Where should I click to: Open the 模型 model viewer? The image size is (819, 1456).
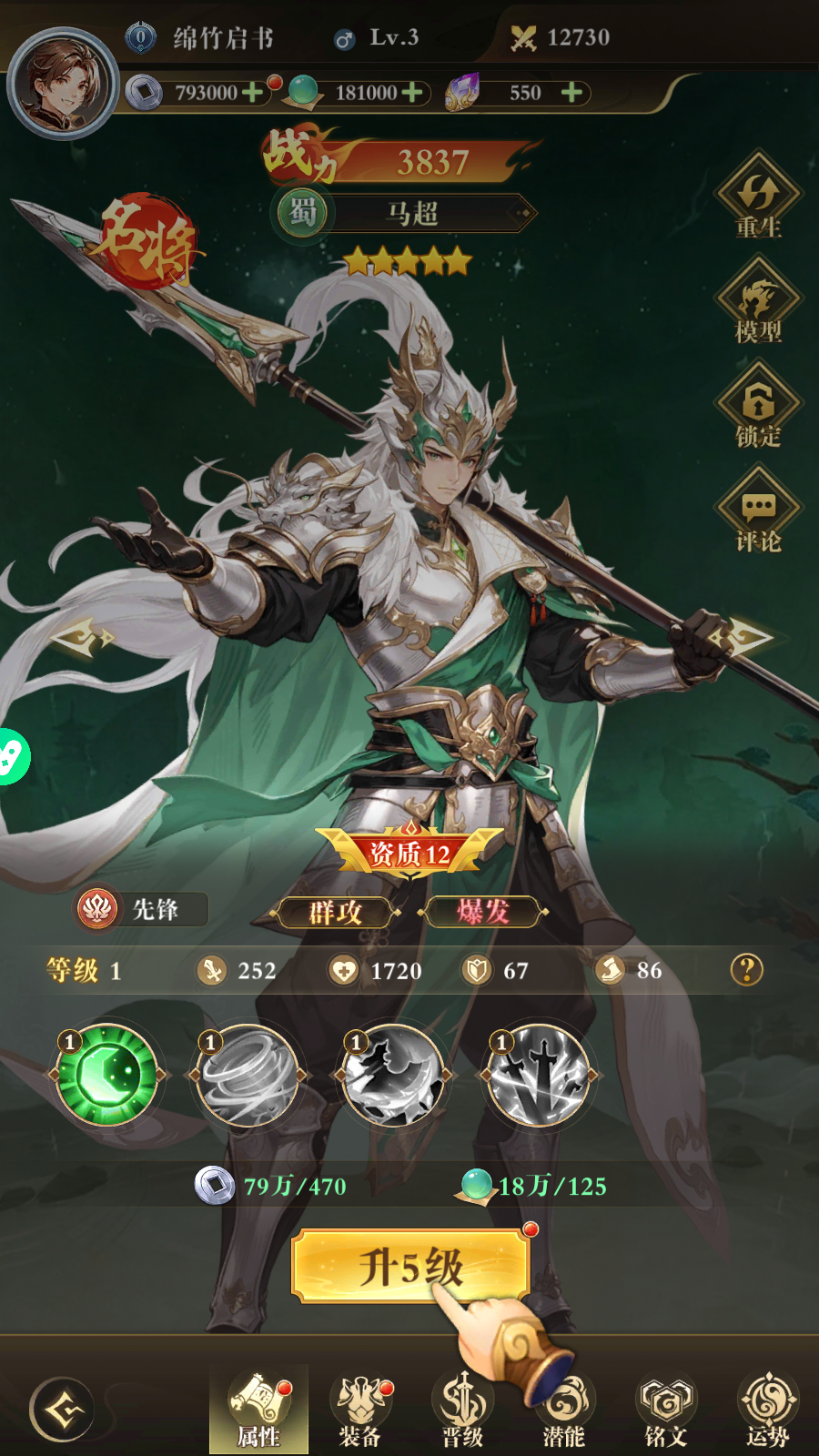click(x=758, y=303)
